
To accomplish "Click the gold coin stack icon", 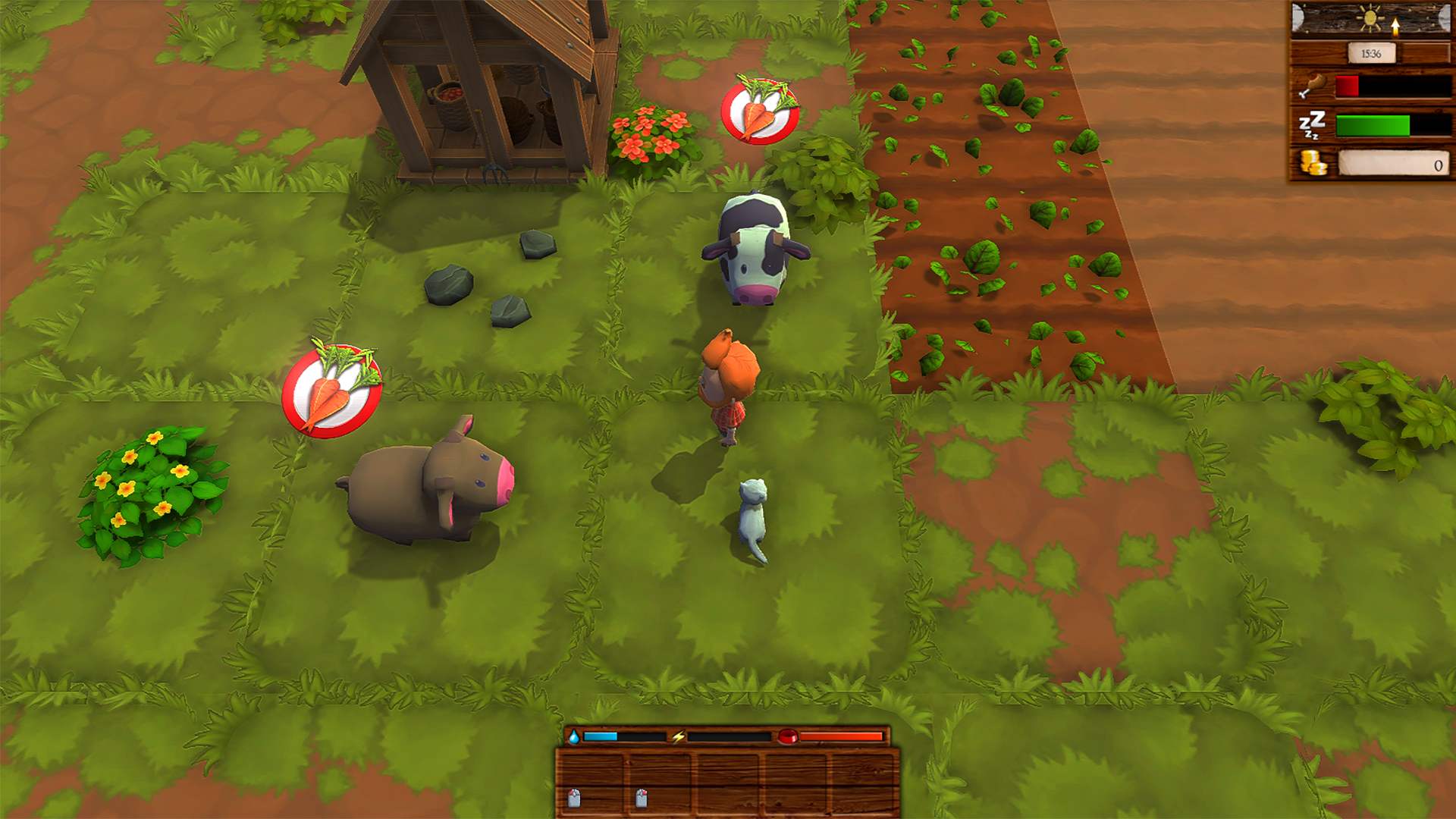I will coord(1313,162).
